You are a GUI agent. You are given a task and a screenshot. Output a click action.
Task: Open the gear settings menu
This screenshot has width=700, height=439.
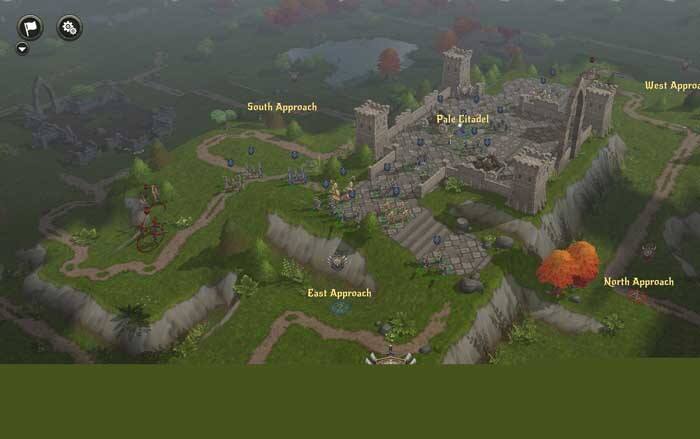(x=70, y=27)
